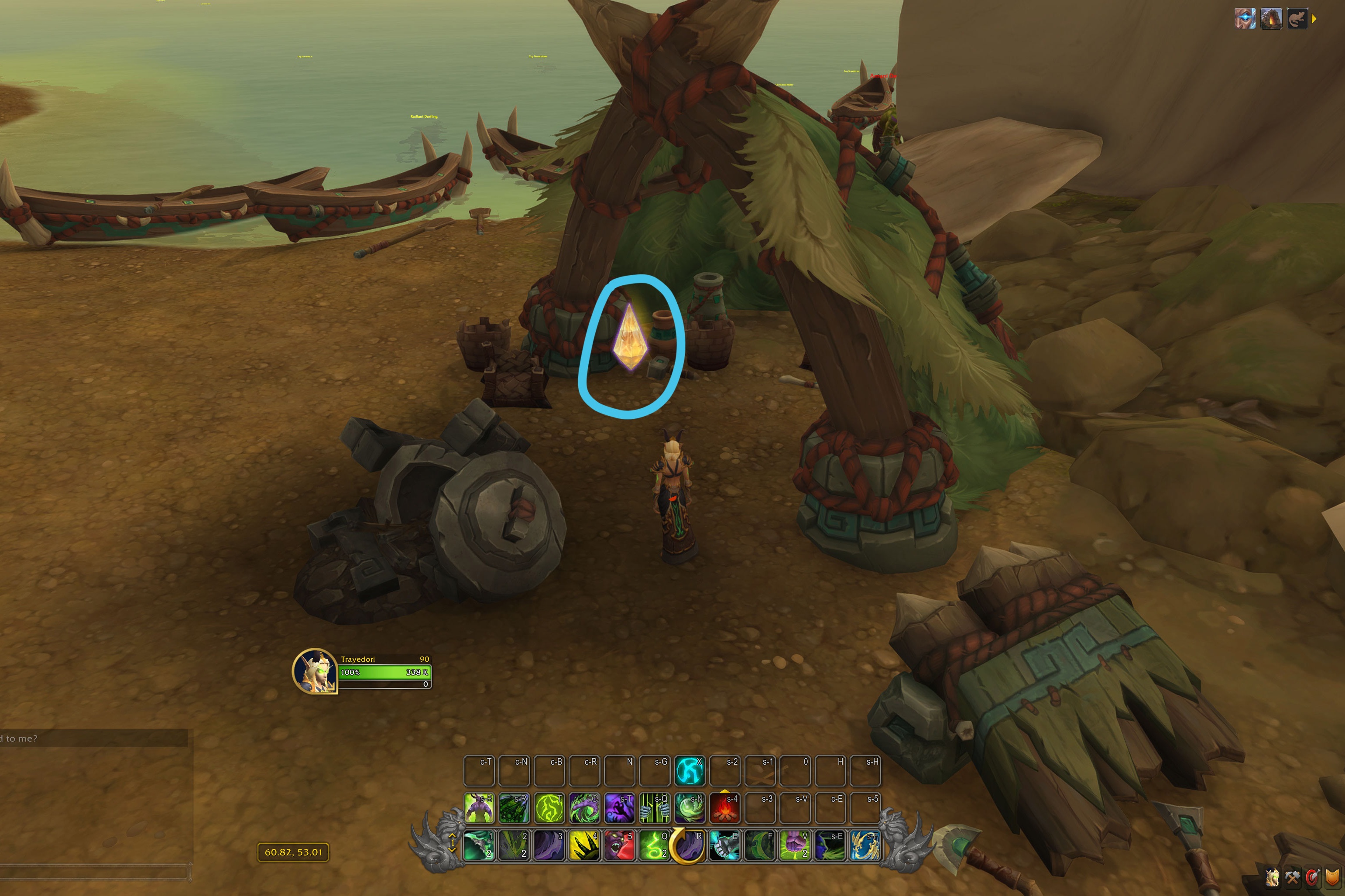Cast the glowing fist ability on E
Image resolution: width=1345 pixels, height=896 pixels.
point(724,845)
